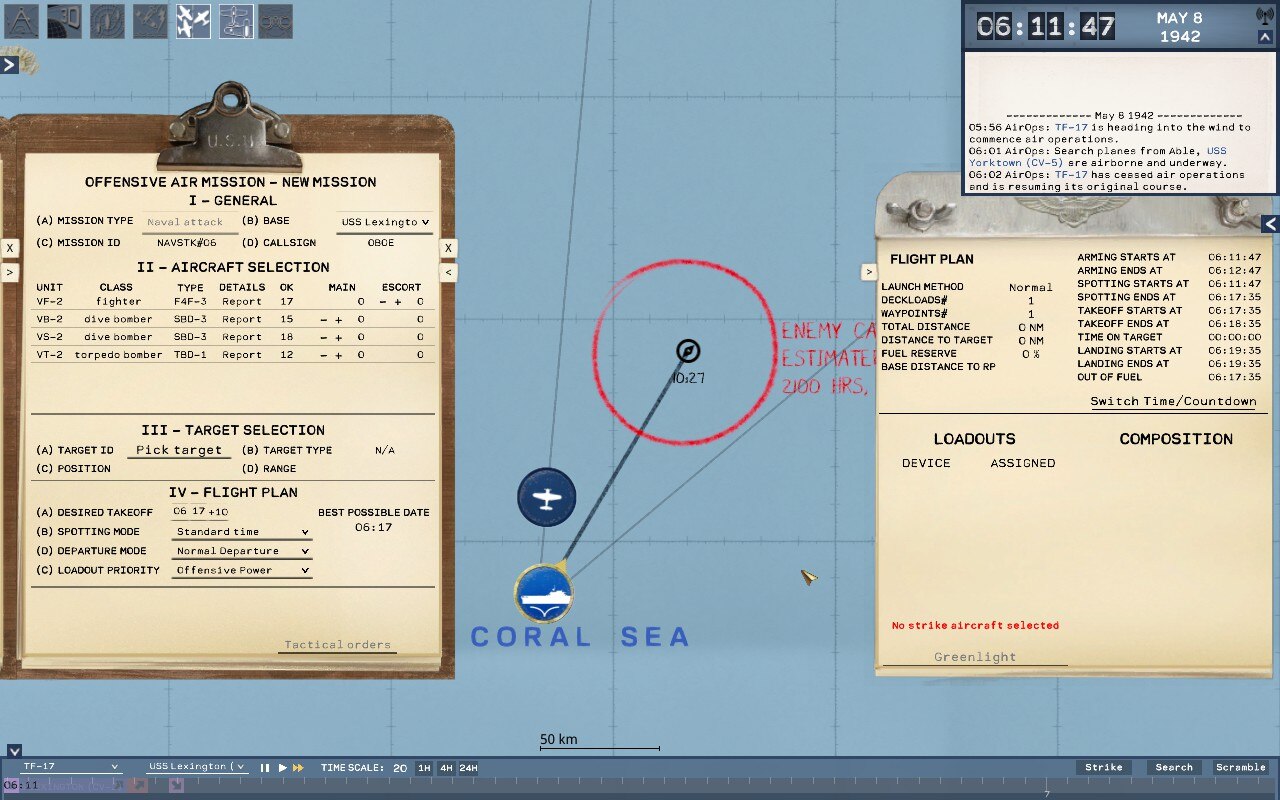This screenshot has height=800, width=1280.
Task: Greenlight the flight plan
Action: click(x=974, y=657)
